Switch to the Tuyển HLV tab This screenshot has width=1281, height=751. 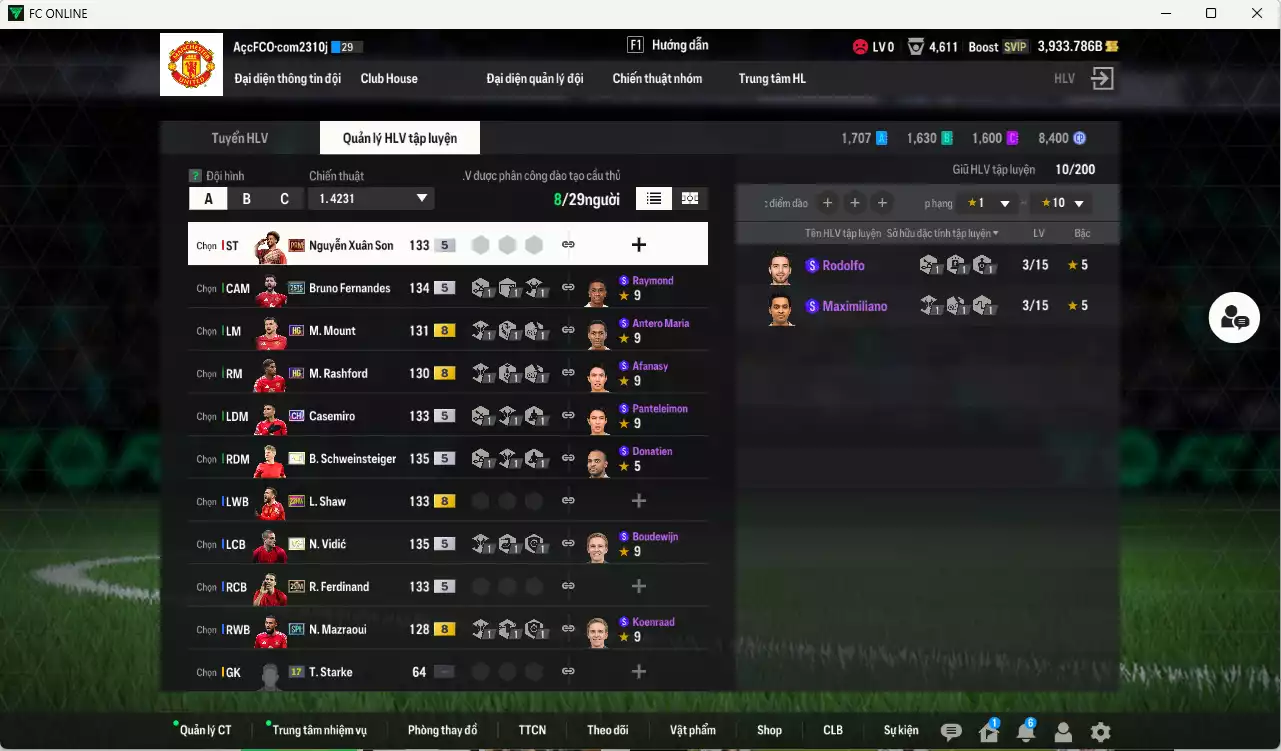click(239, 138)
